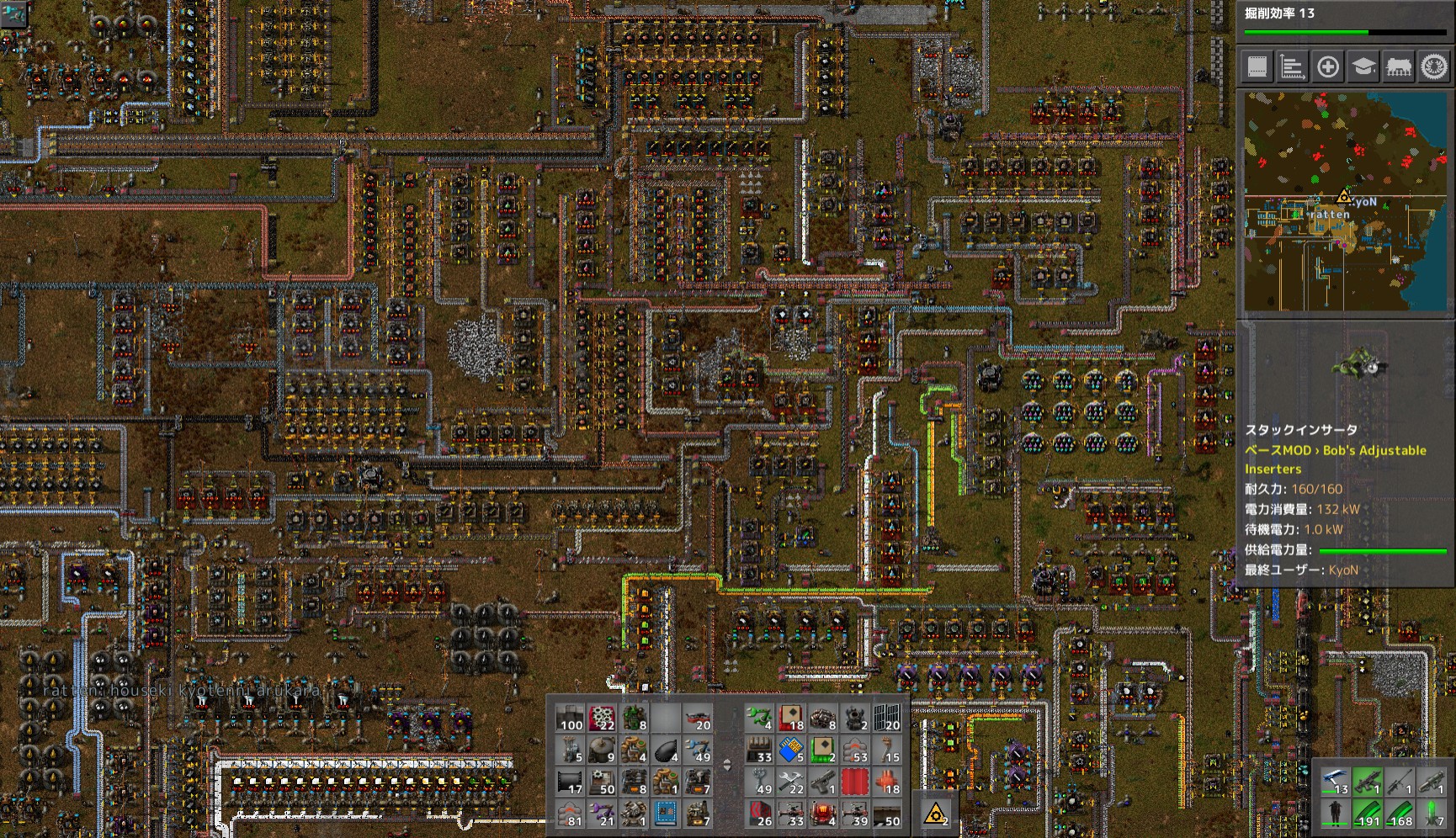1456x838 pixels.
Task: Select the pistol in the quickbar
Action: (822, 782)
